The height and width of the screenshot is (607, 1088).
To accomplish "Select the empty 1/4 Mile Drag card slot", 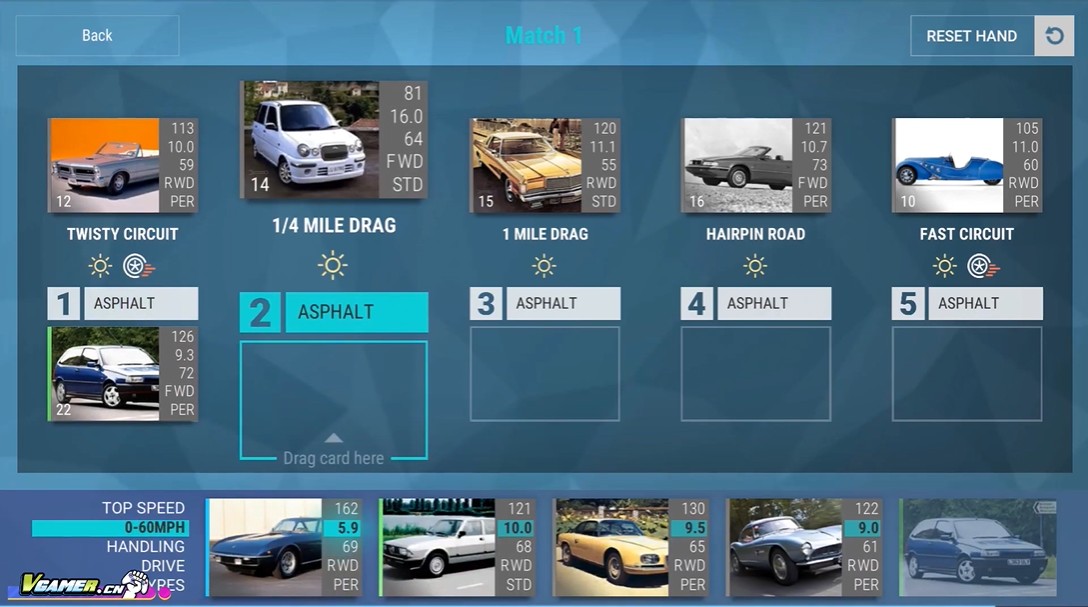I will point(333,400).
